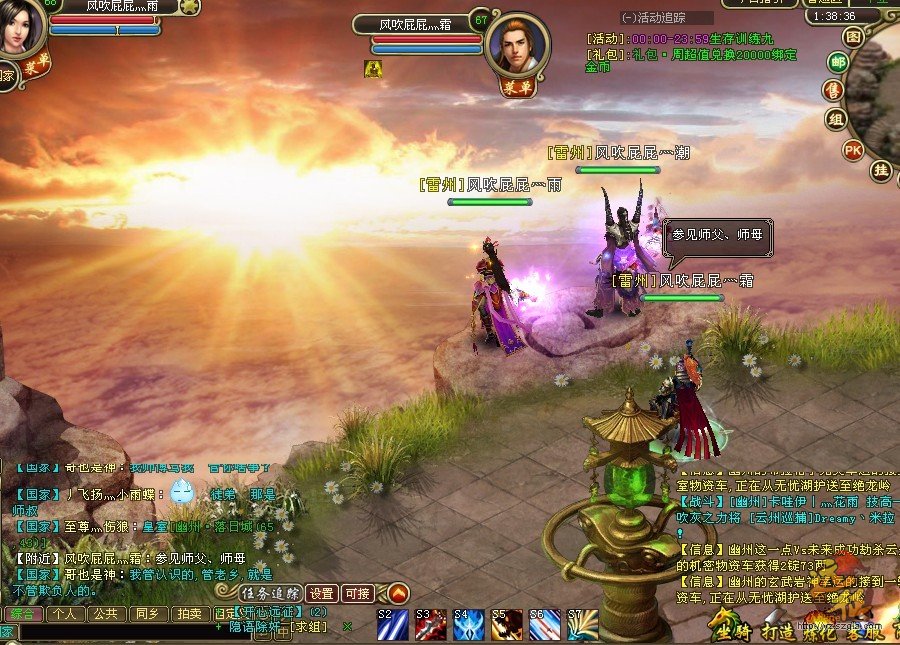Select the target portrait of 风吹屁屁霜
Image resolution: width=900 pixels, height=645 pixels.
517,44
